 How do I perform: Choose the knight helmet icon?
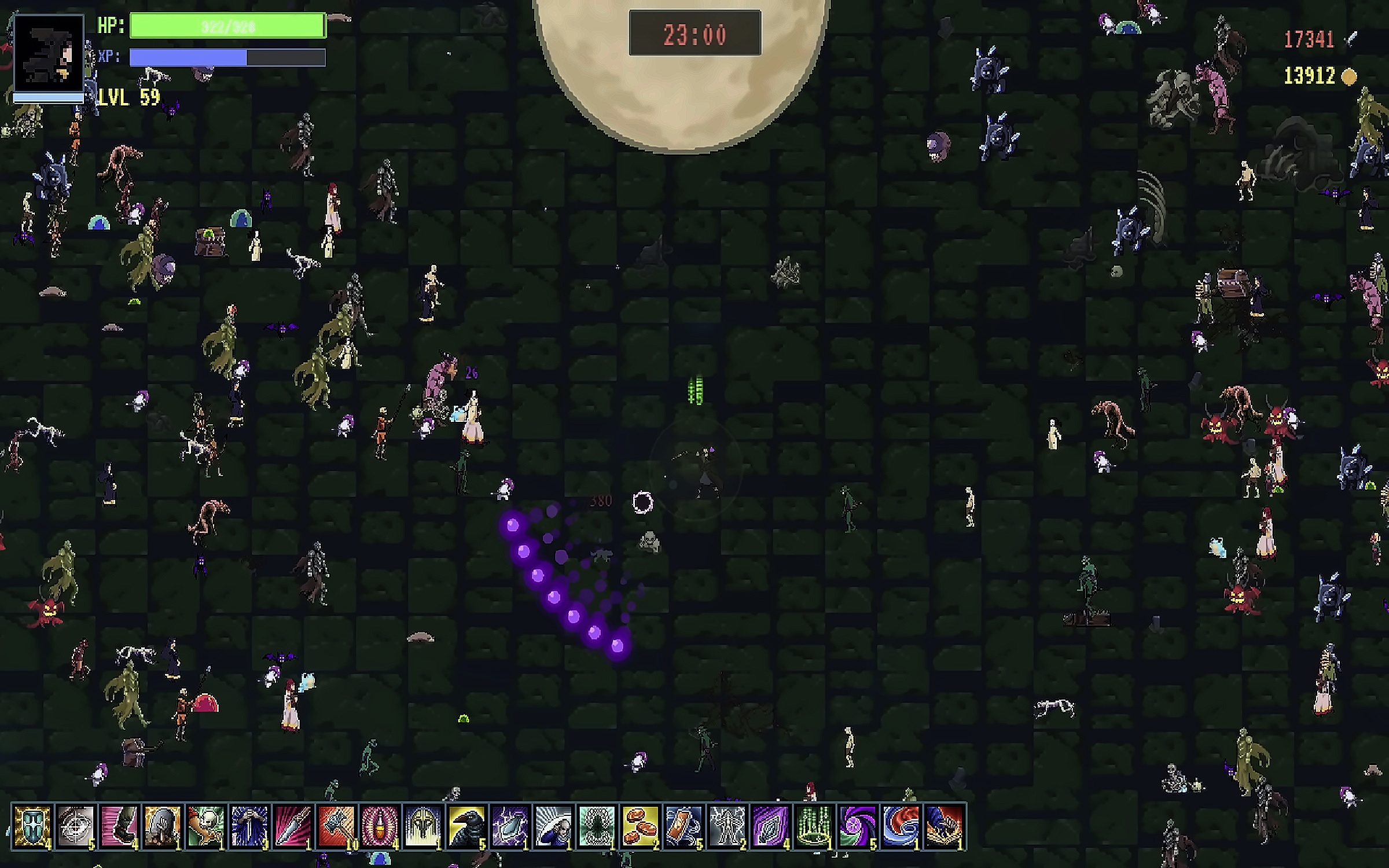423,826
